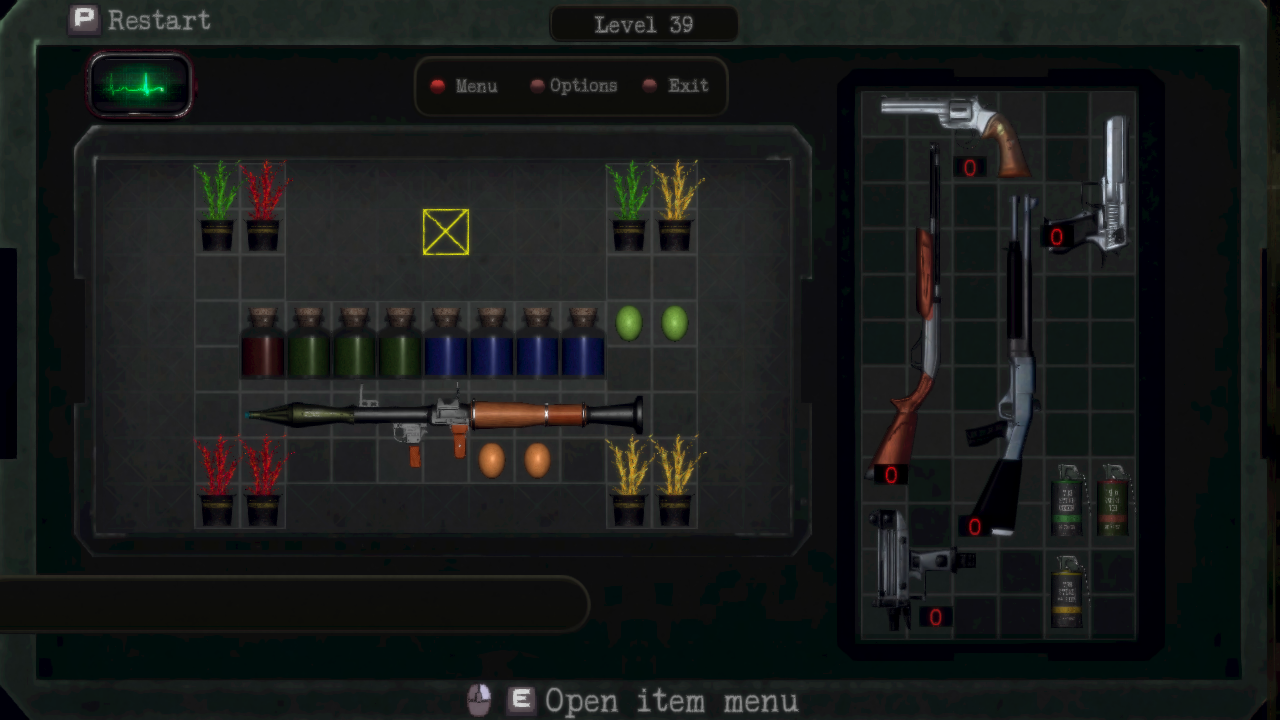Open the Options screen
The height and width of the screenshot is (720, 1280).
[574, 86]
